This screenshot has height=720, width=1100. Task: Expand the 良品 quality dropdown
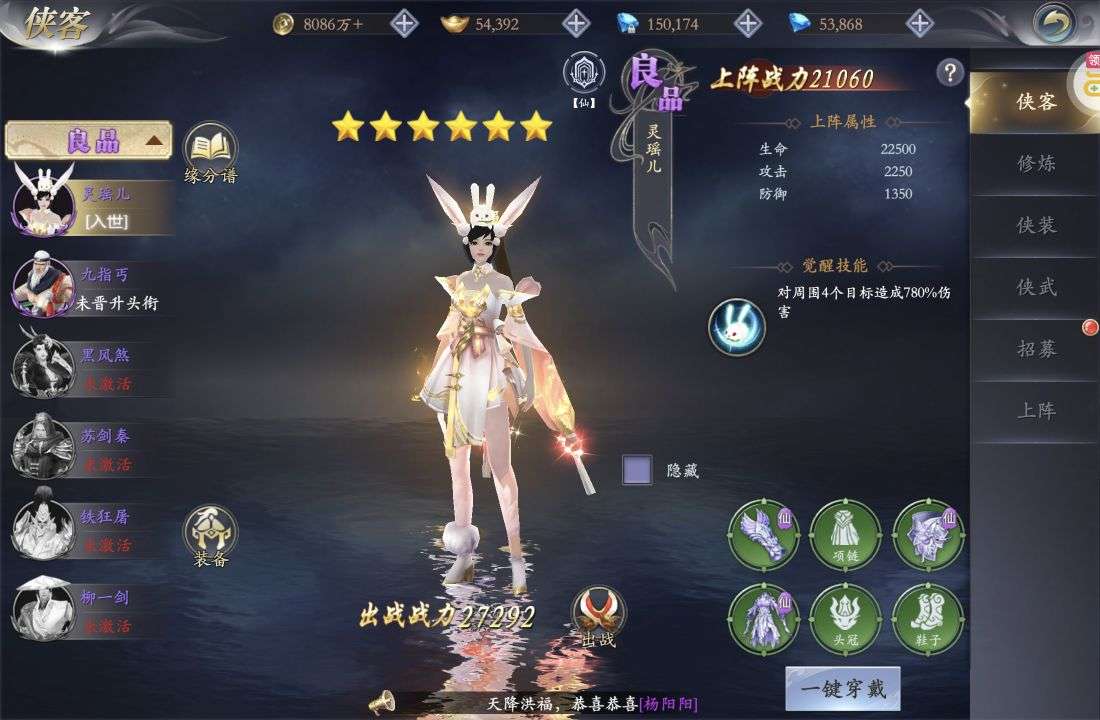point(89,141)
